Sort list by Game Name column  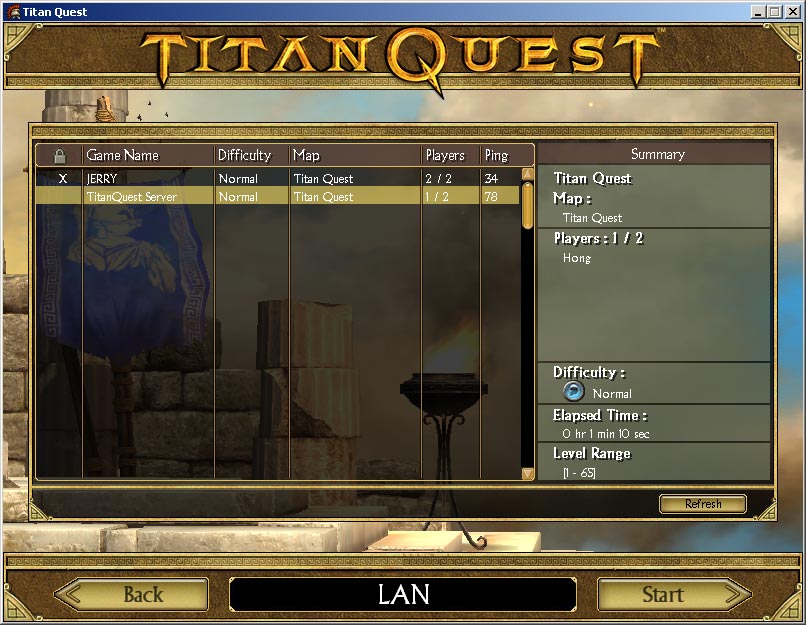pos(148,155)
